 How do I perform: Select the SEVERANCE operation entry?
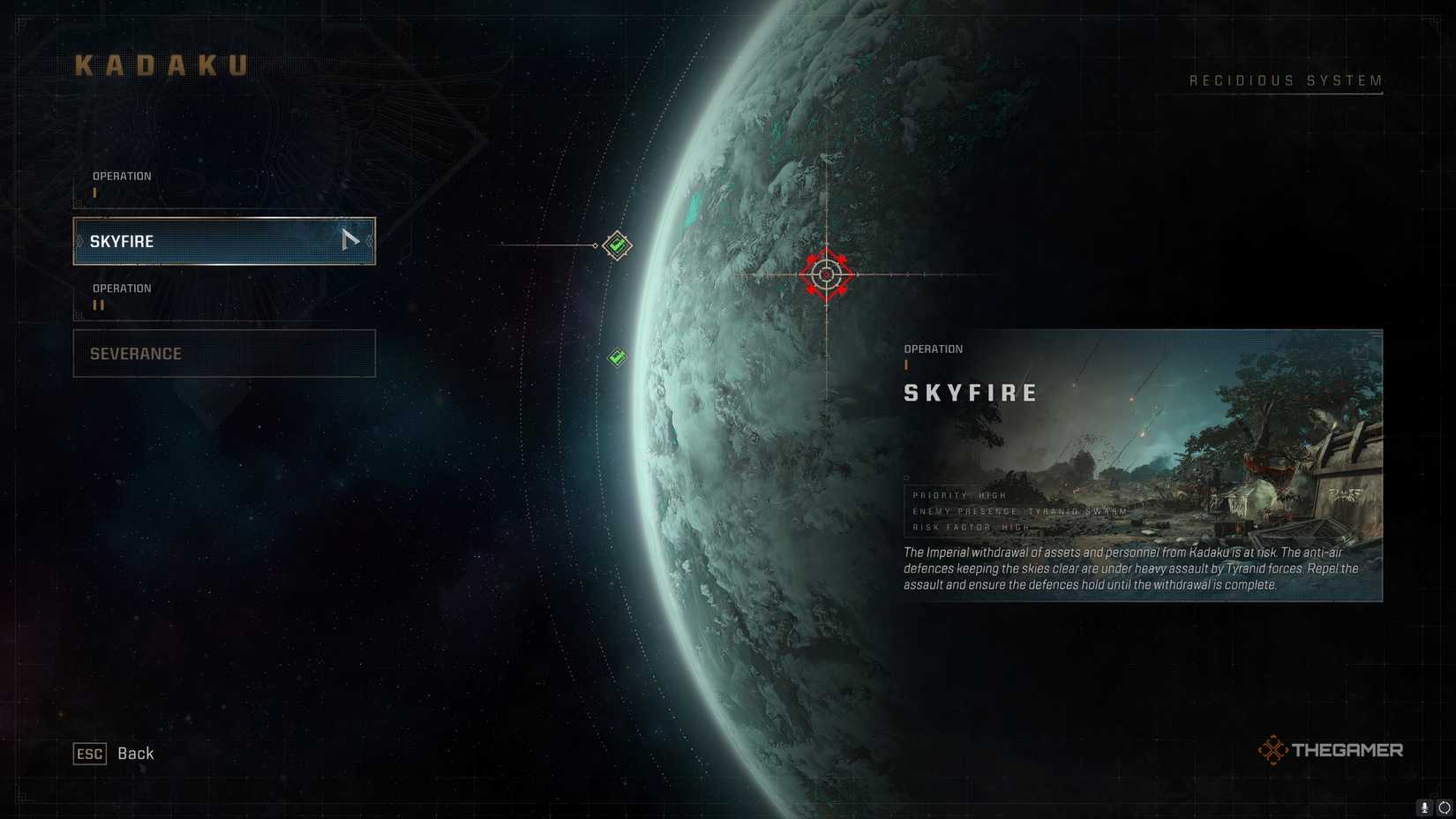click(x=223, y=353)
